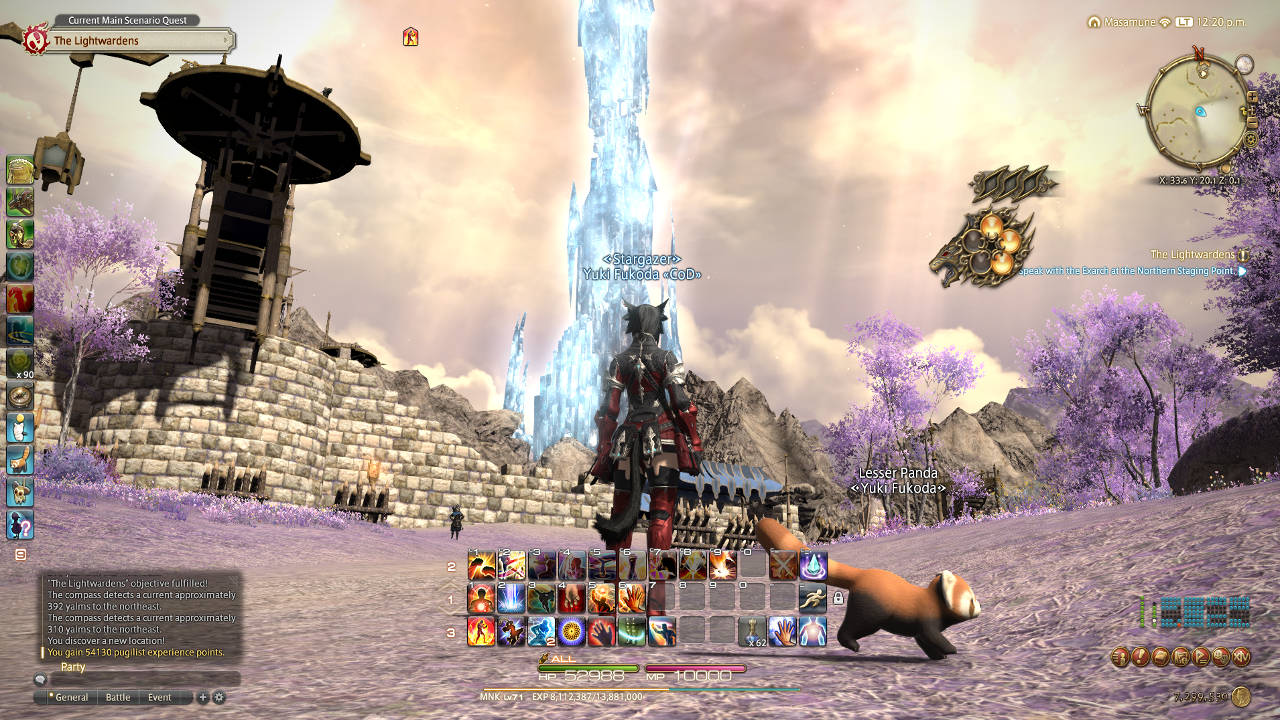Add a new chat tab with plus button

(x=203, y=697)
